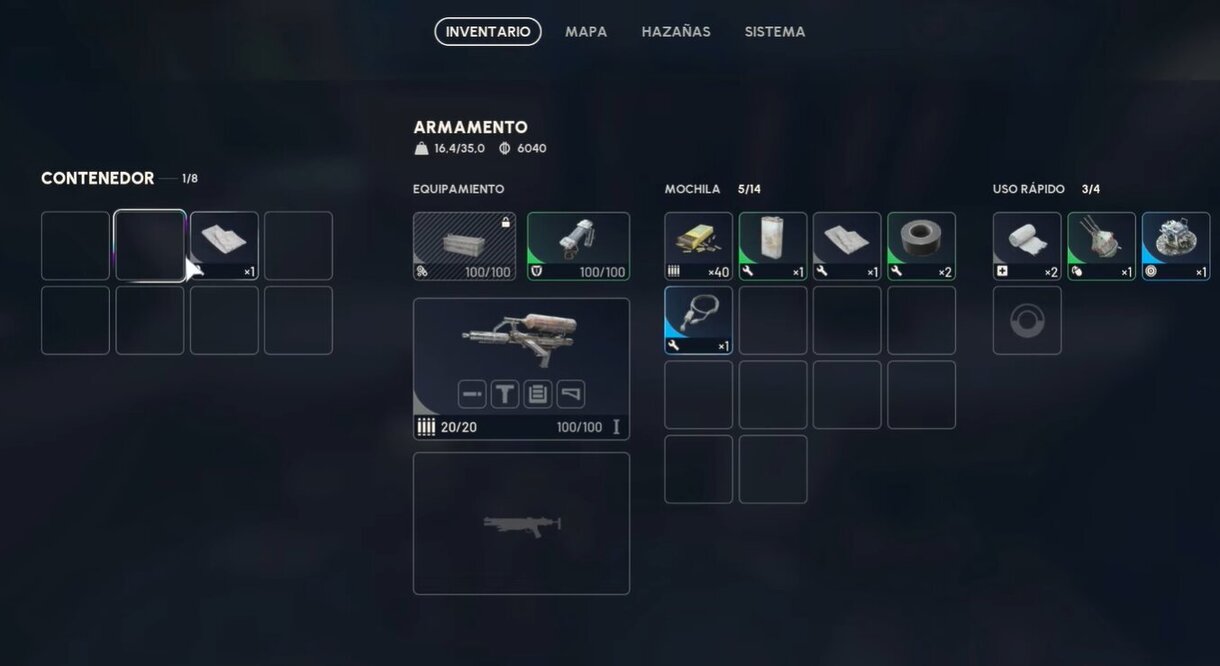Viewport: 1220px width, 666px height.
Task: Select the weapon's stock attachment slot
Action: pyautogui.click(x=571, y=394)
